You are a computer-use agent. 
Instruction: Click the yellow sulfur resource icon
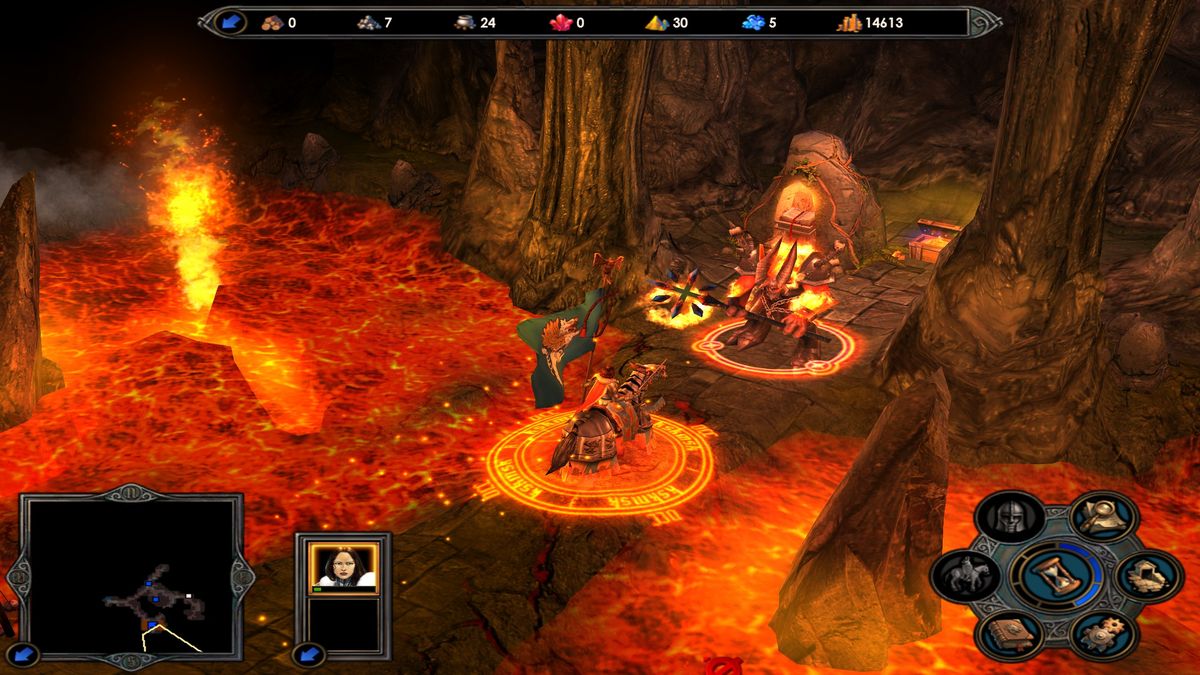coord(657,22)
